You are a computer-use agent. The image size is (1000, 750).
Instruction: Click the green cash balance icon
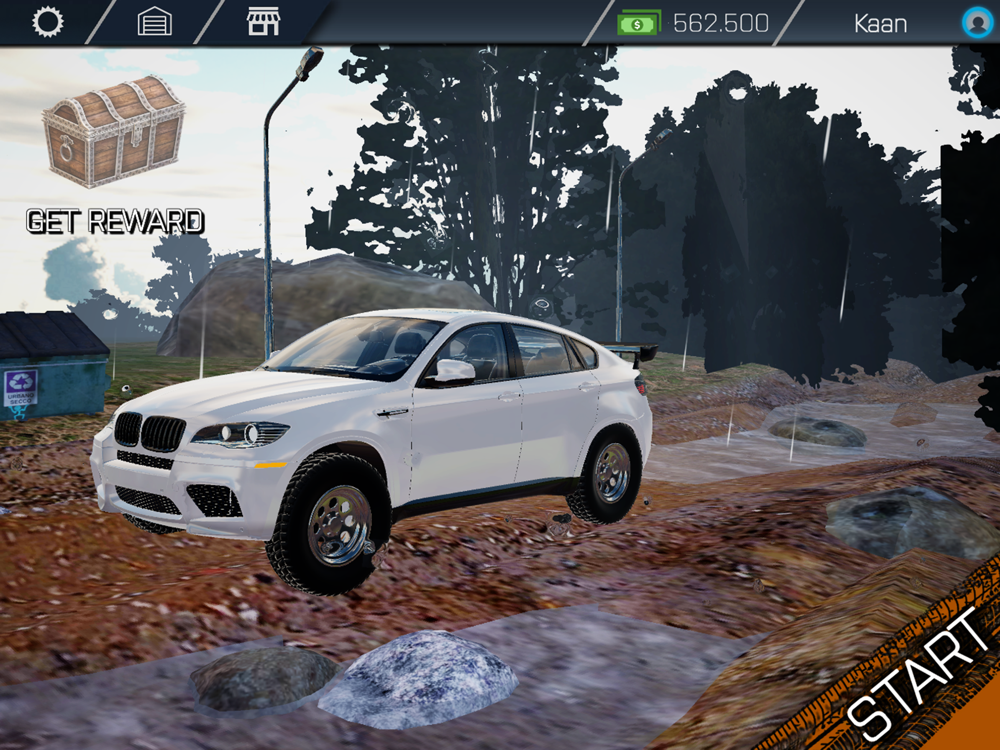point(639,22)
